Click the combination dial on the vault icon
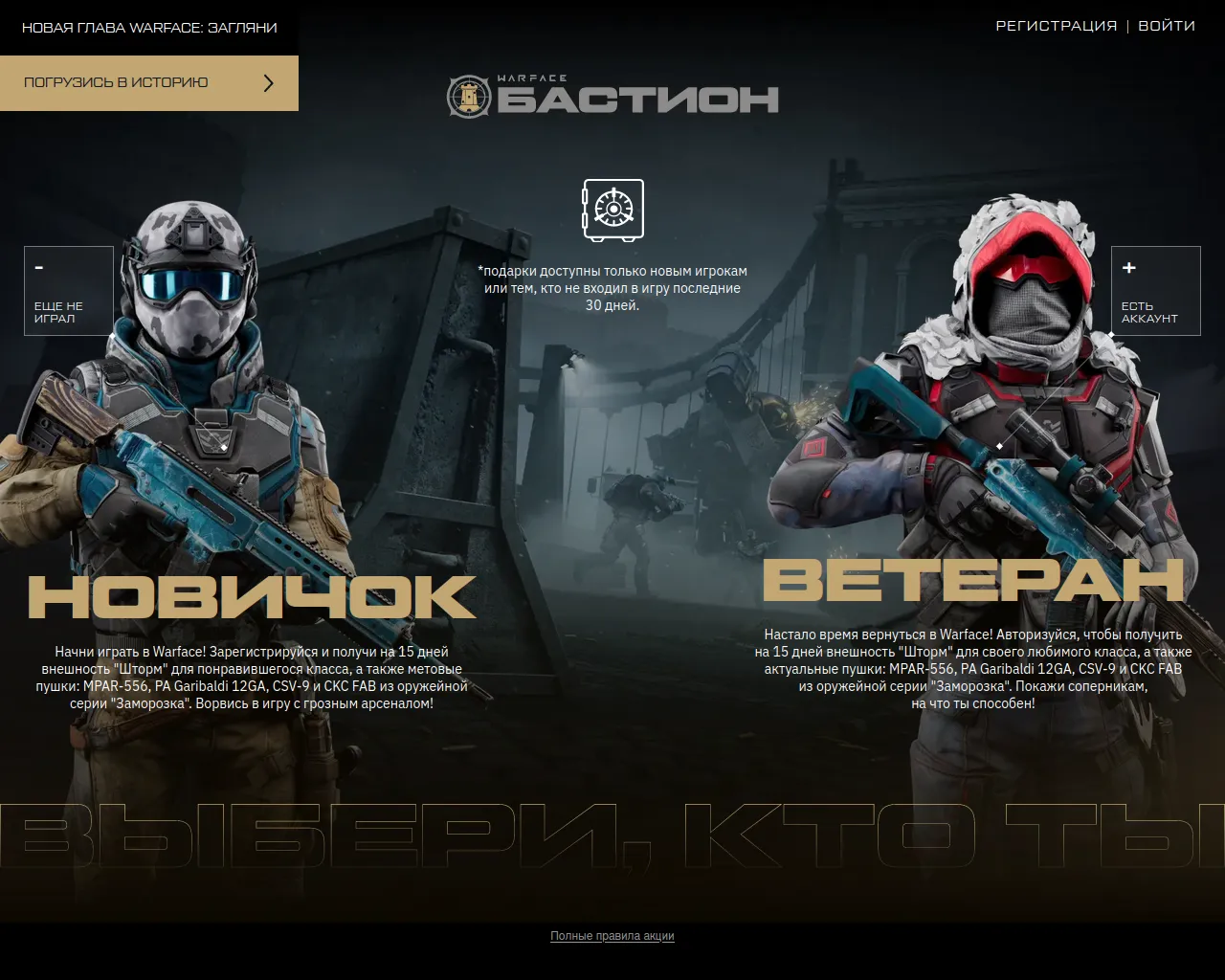This screenshot has width=1225, height=980. (x=612, y=209)
